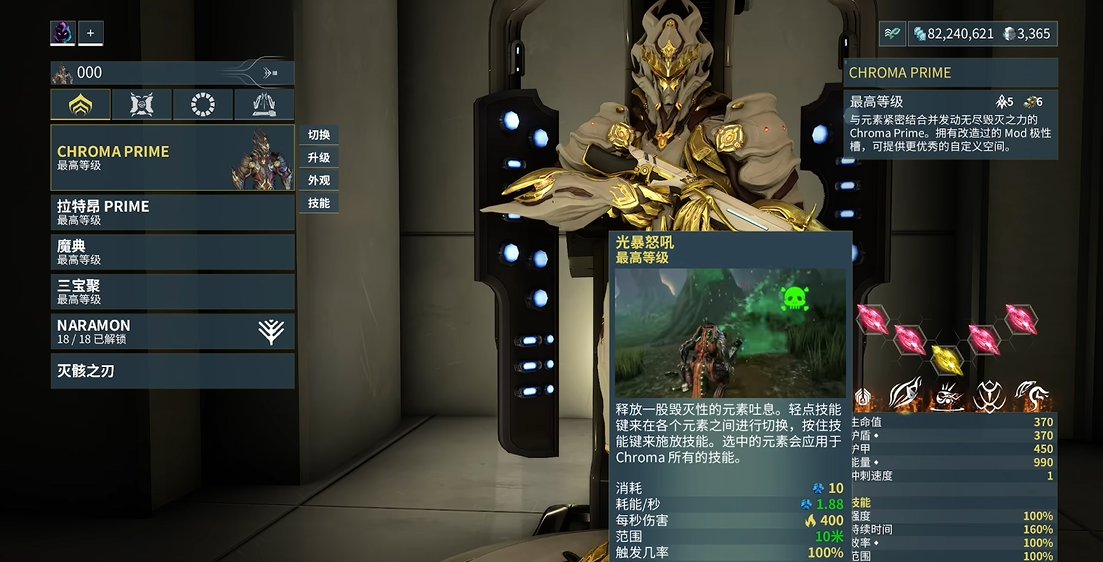Select the yellow archon shard slot
The image size is (1103, 562).
946,358
